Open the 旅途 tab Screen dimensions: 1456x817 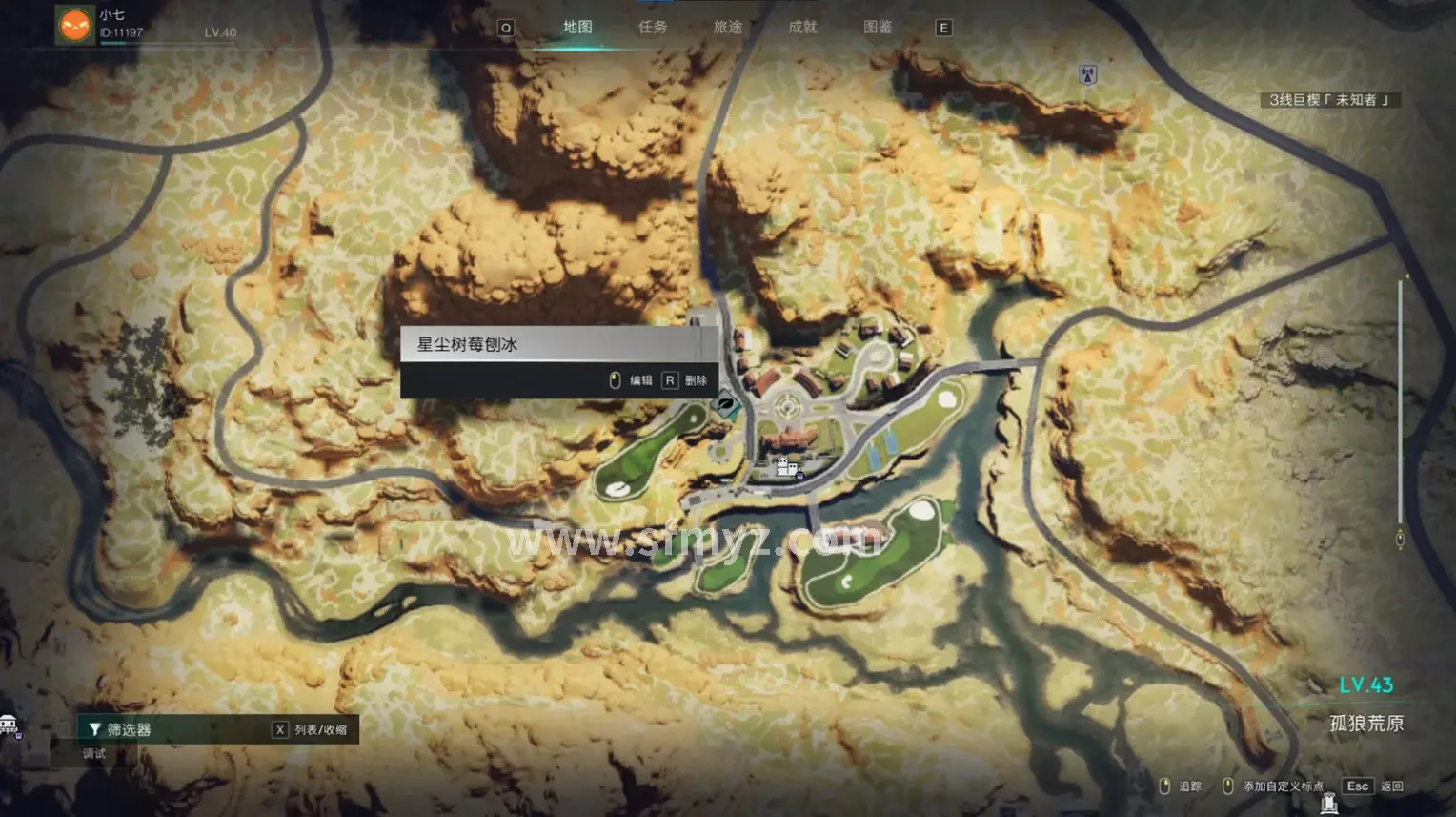click(x=728, y=28)
